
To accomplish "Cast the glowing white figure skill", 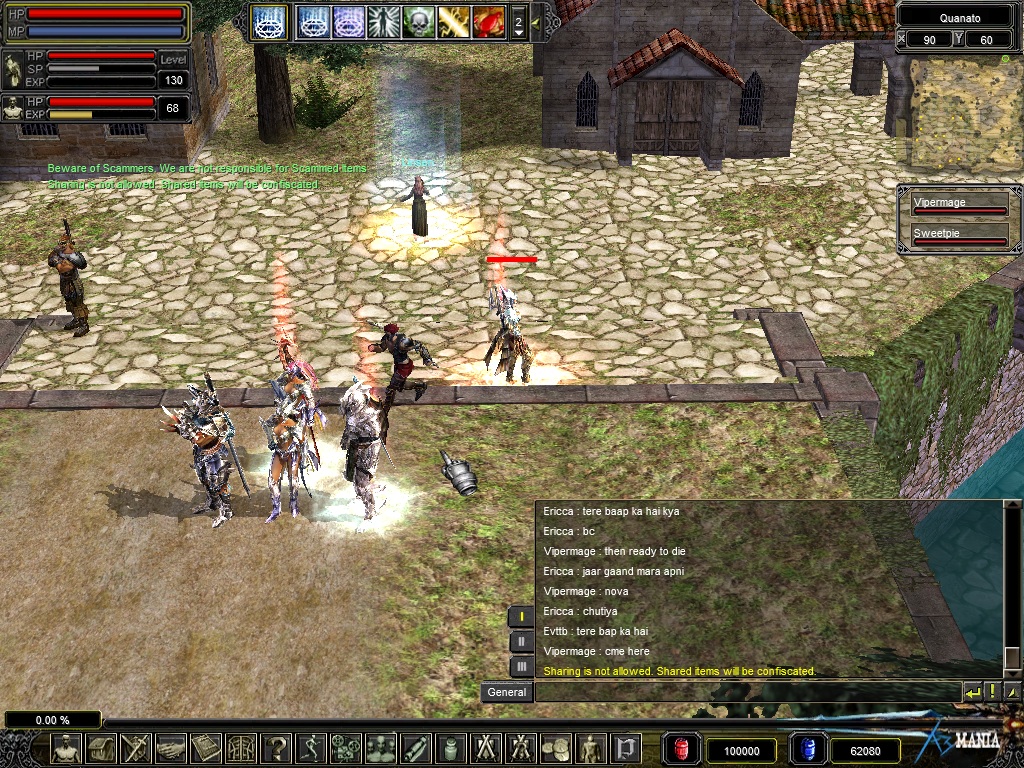I will click(383, 22).
